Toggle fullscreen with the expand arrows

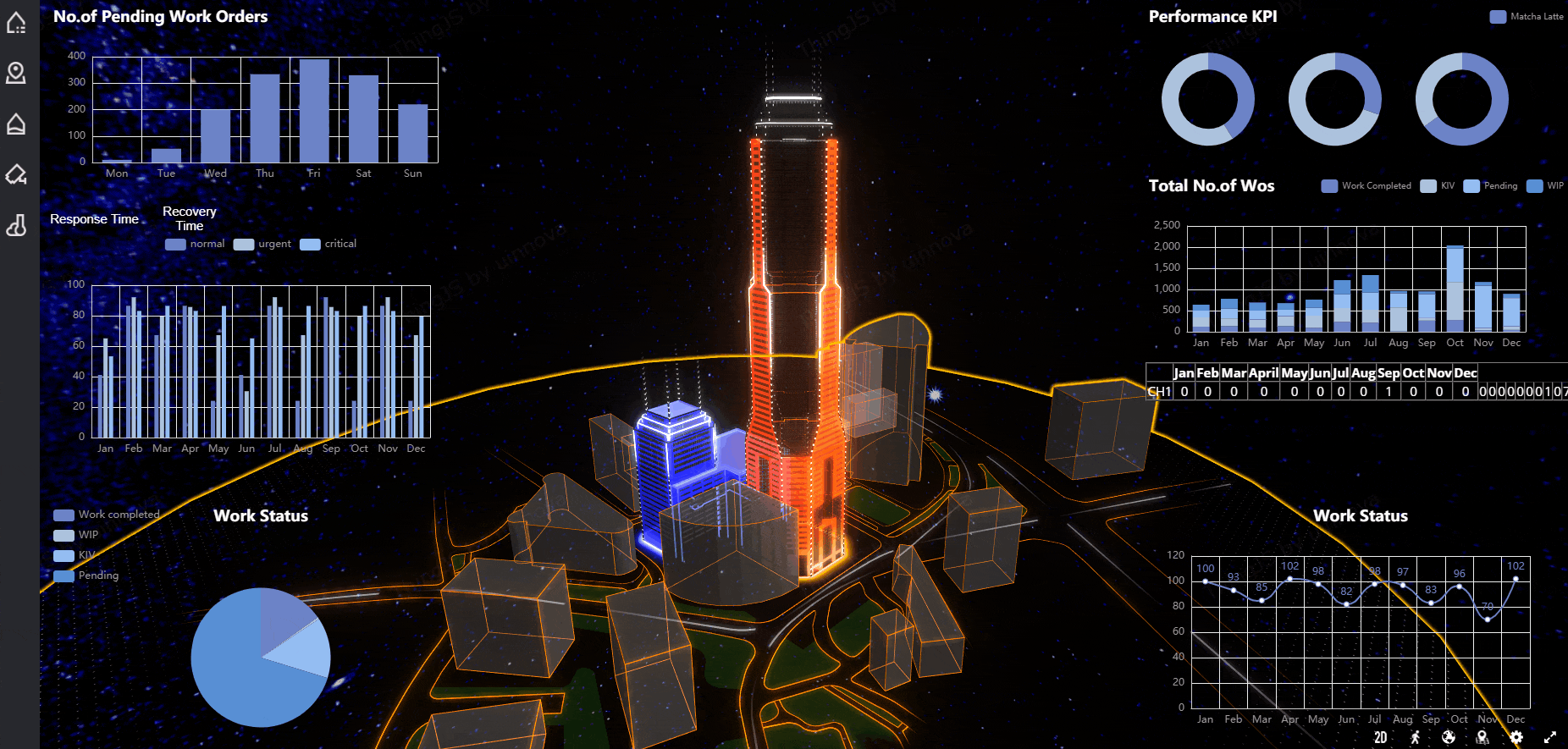[1550, 737]
